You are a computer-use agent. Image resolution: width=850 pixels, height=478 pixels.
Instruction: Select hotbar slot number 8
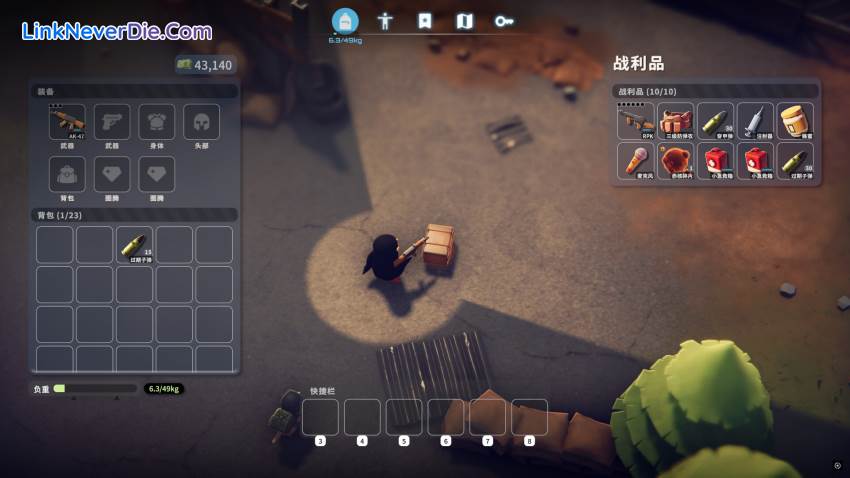529,417
